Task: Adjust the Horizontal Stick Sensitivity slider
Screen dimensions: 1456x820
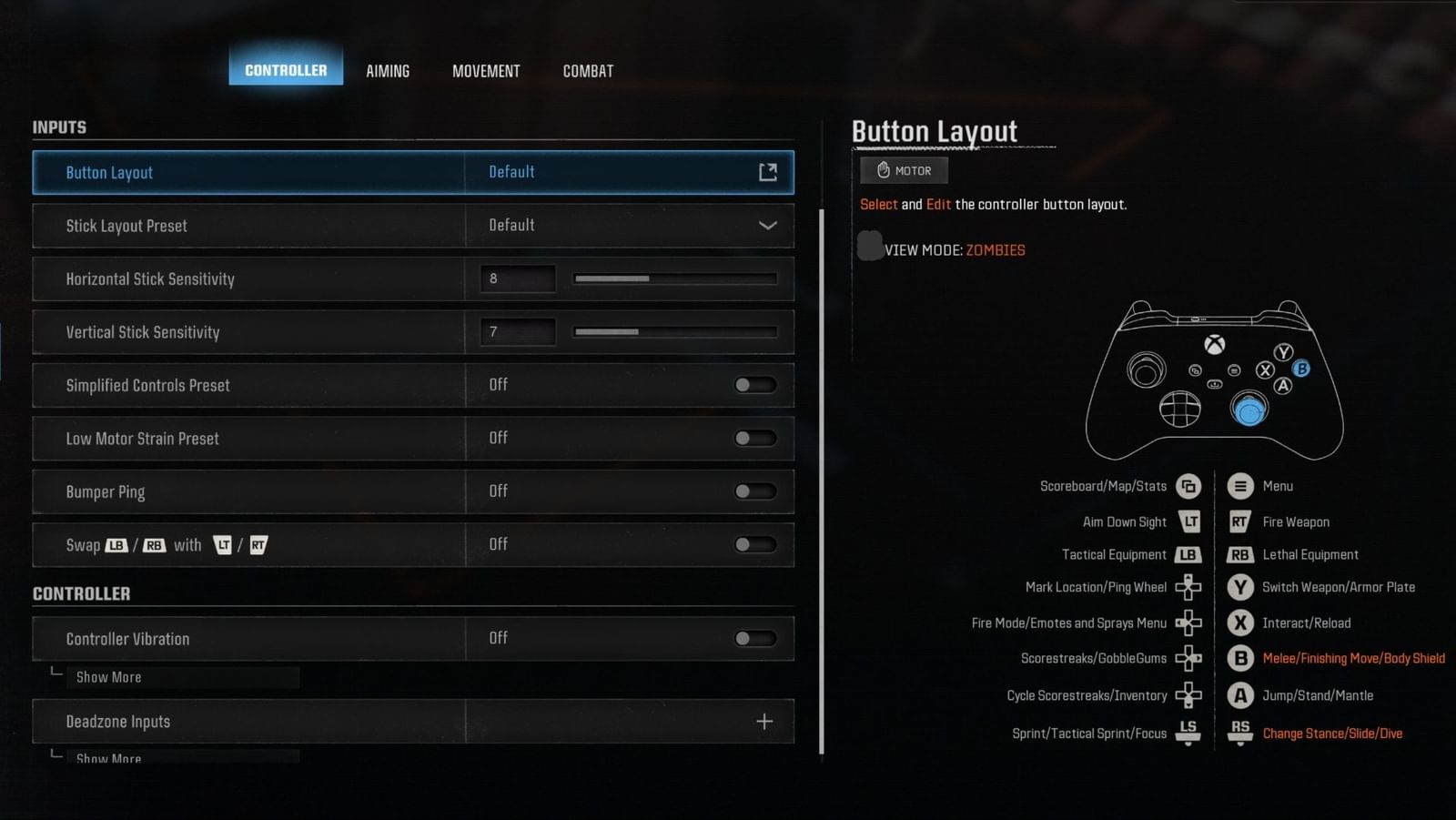Action: [674, 278]
